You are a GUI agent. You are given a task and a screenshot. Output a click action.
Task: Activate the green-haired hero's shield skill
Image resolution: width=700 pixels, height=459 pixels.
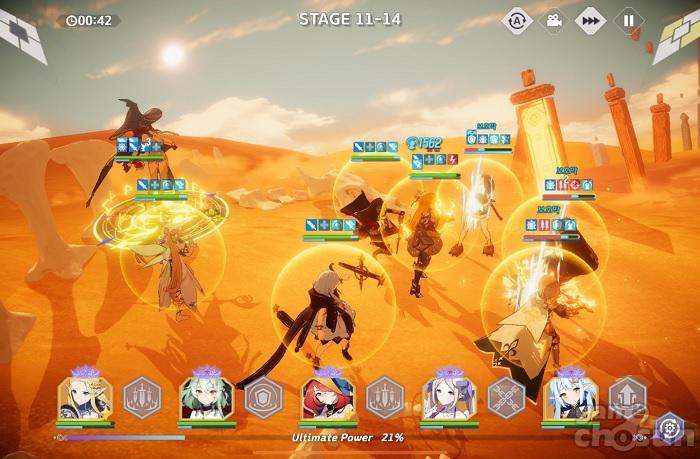(x=264, y=397)
